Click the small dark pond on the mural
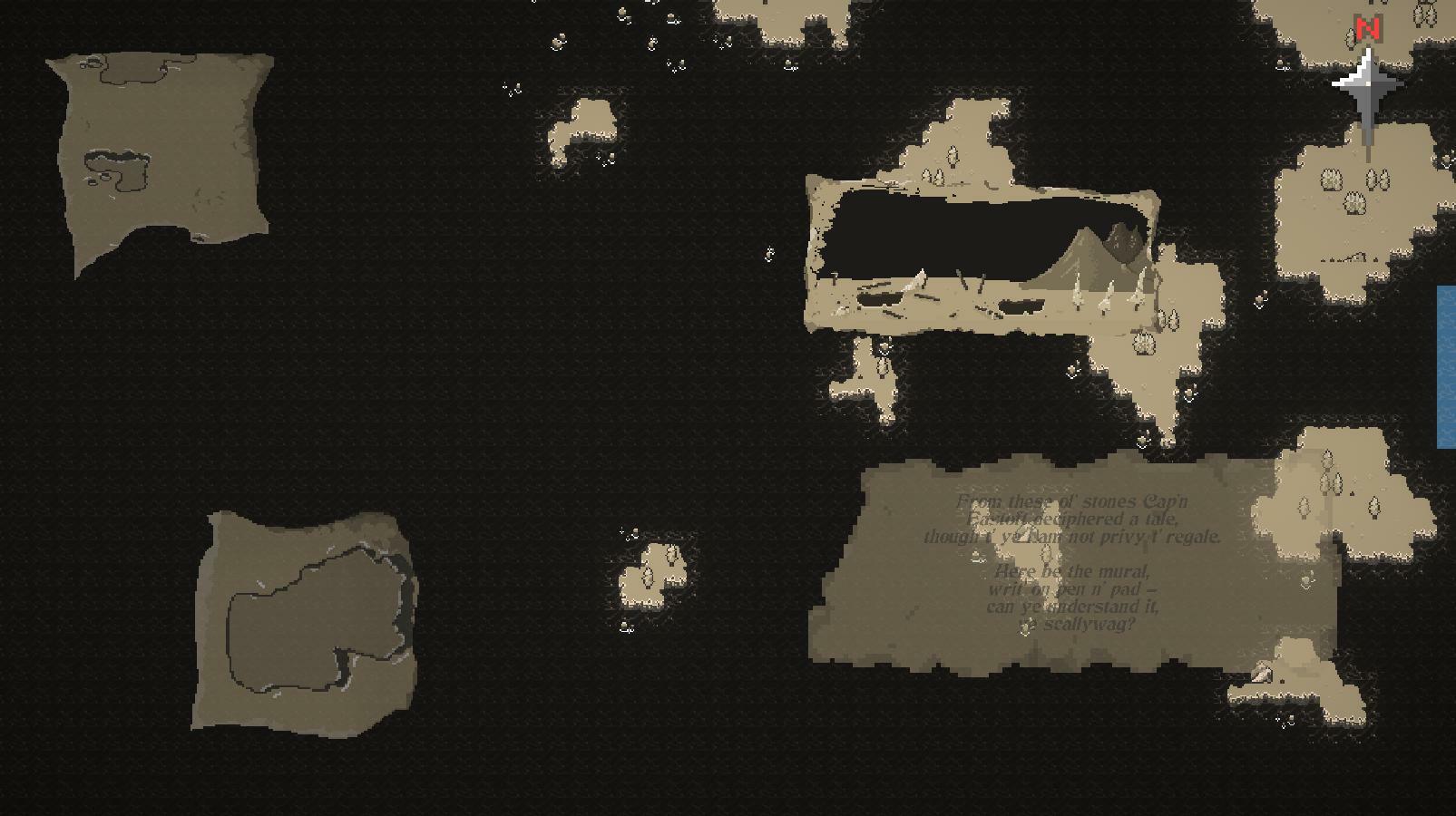This screenshot has height=816, width=1456. point(1021,304)
